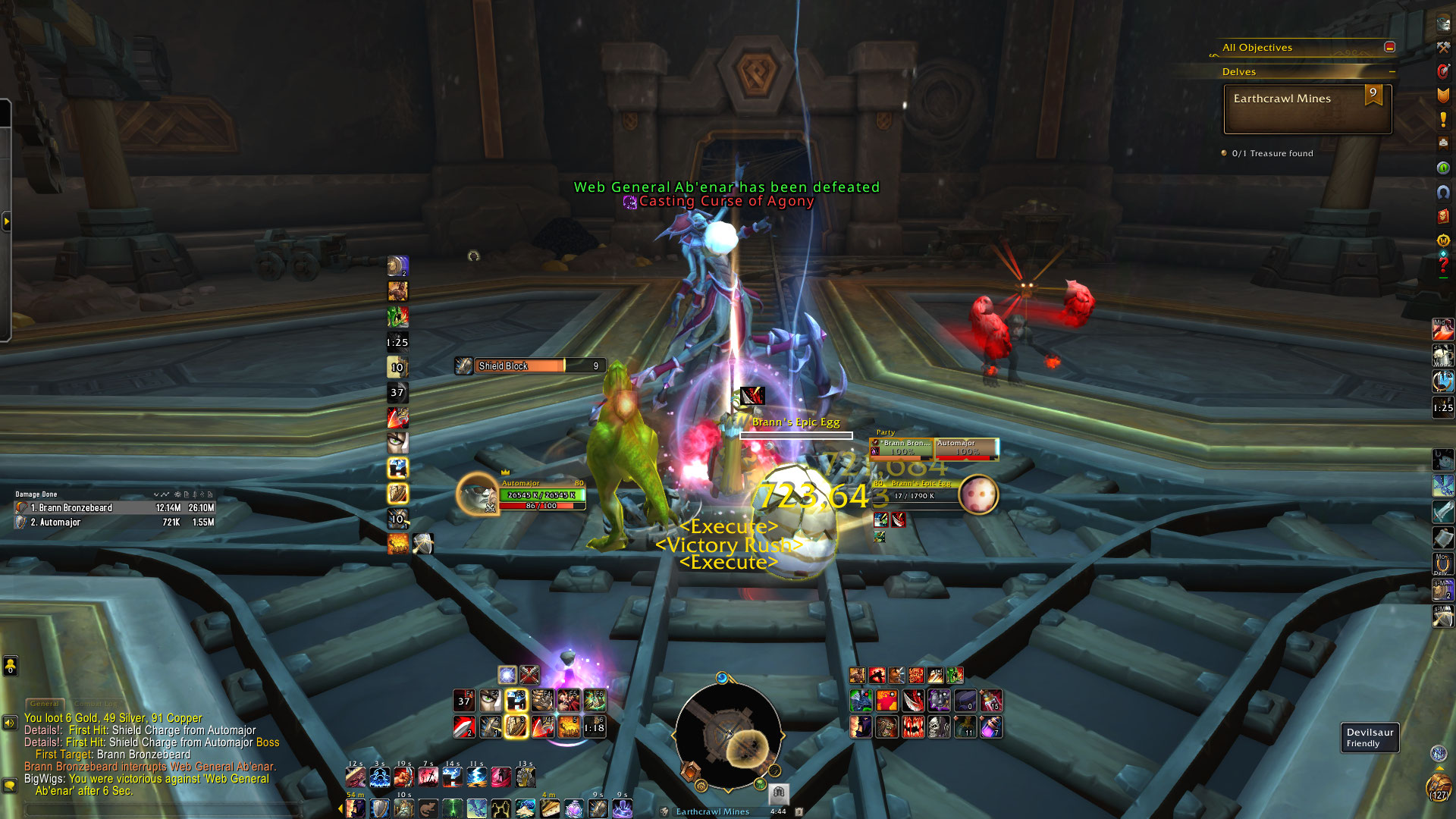Screen dimensions: 1456x819
Task: Open the chat speech bubble button
Action: (x=9, y=785)
